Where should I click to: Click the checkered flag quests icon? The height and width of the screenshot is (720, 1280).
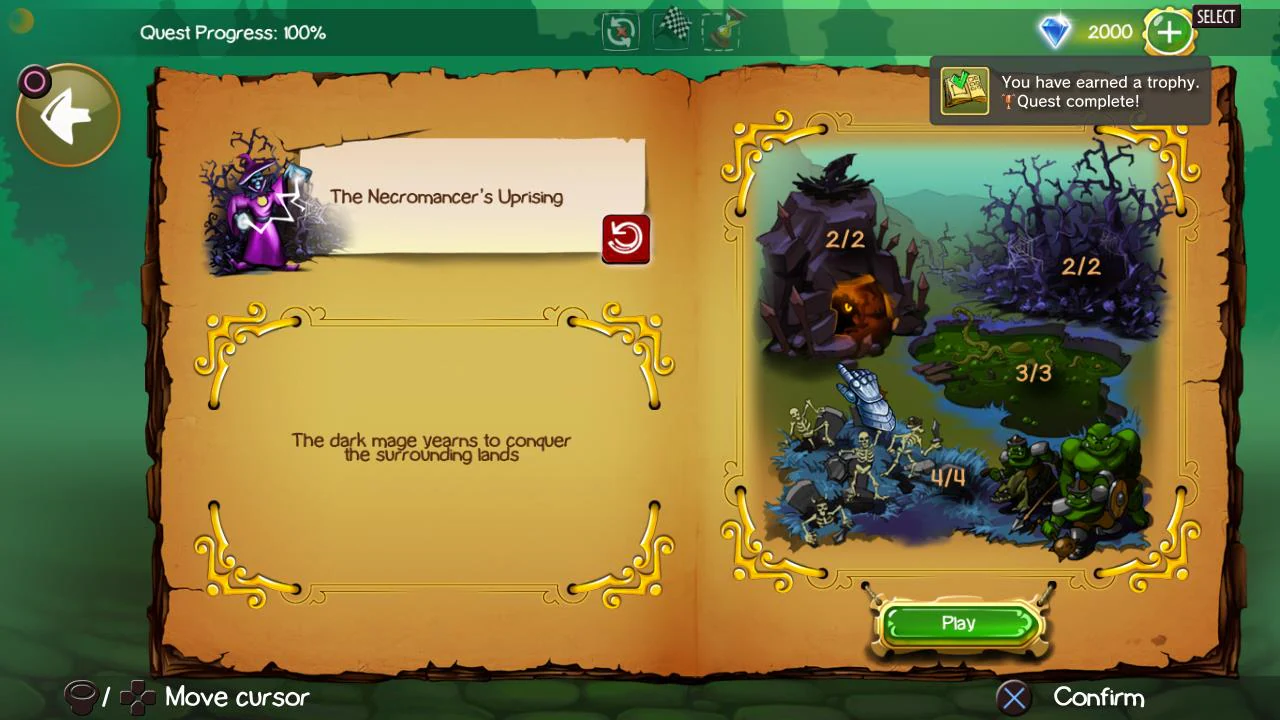pos(671,29)
